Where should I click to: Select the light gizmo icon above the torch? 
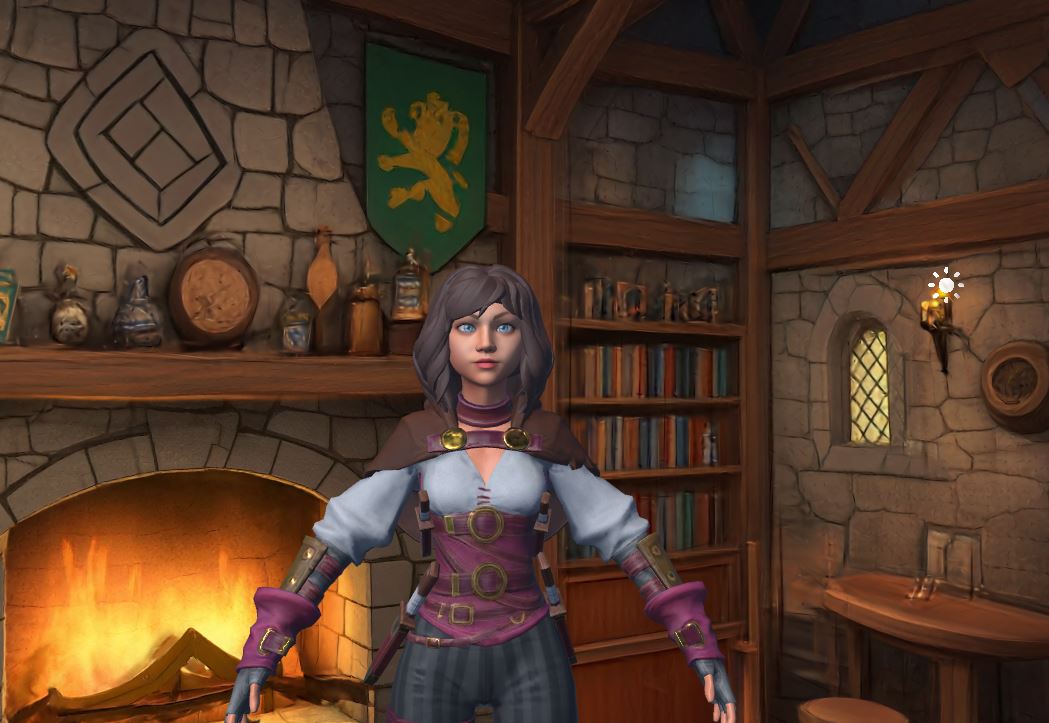[944, 286]
